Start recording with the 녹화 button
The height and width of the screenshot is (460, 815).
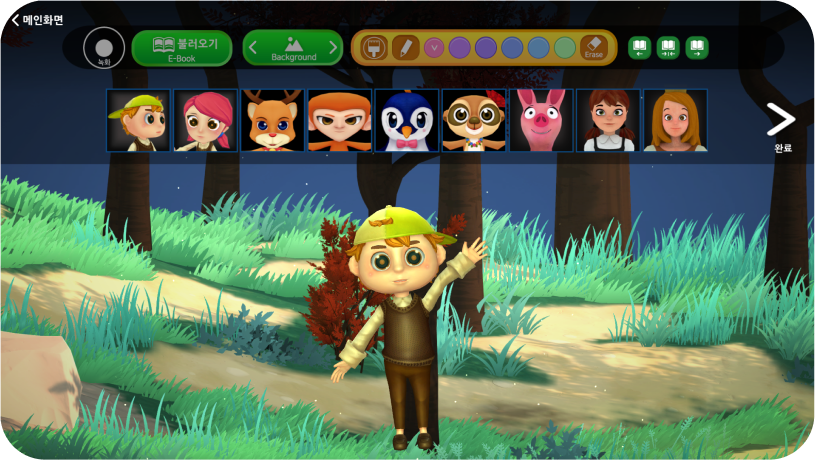pyautogui.click(x=104, y=48)
